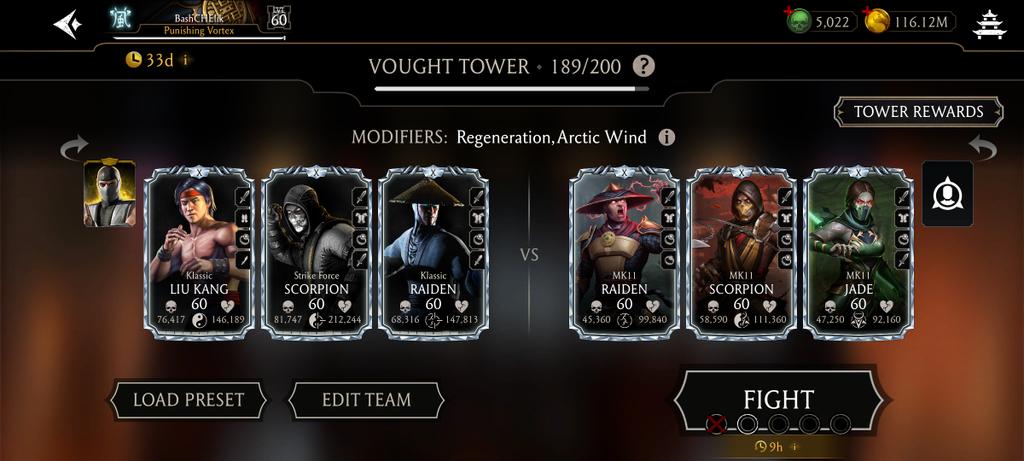Click the masked ninja assist portrait
Image resolution: width=1024 pixels, height=461 pixels.
[x=109, y=194]
